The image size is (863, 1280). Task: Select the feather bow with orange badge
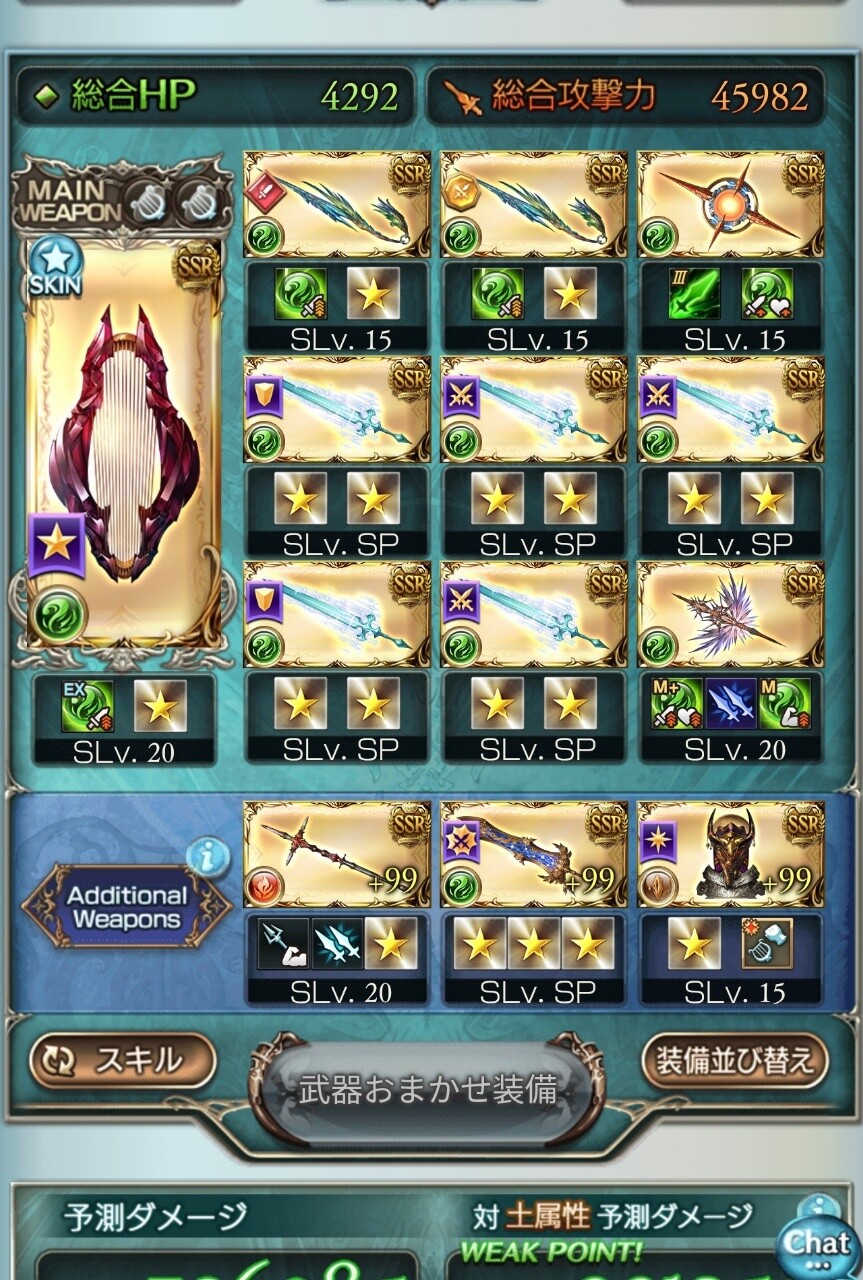[x=534, y=205]
